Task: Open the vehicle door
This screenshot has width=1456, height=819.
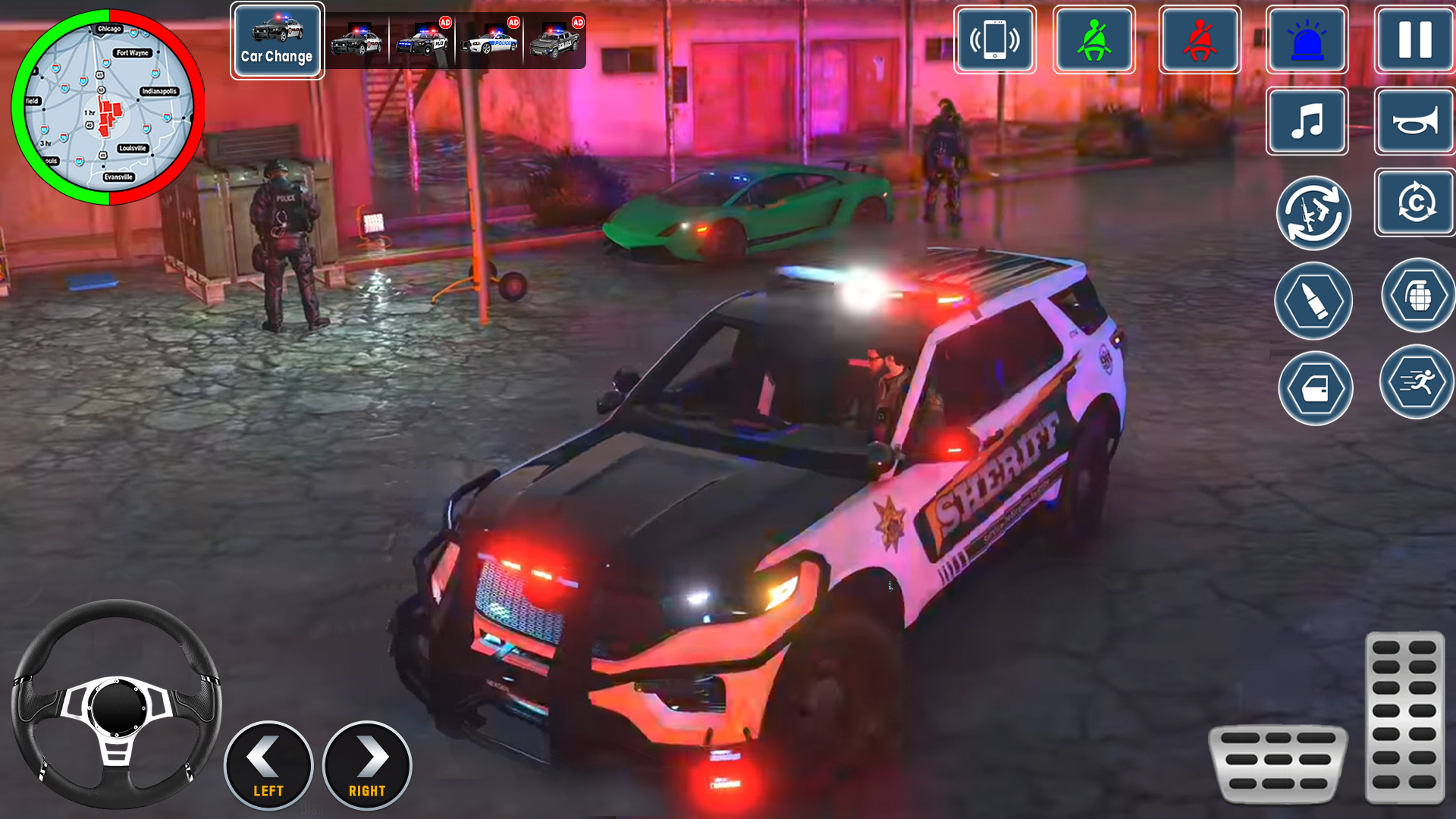Action: [x=1313, y=388]
